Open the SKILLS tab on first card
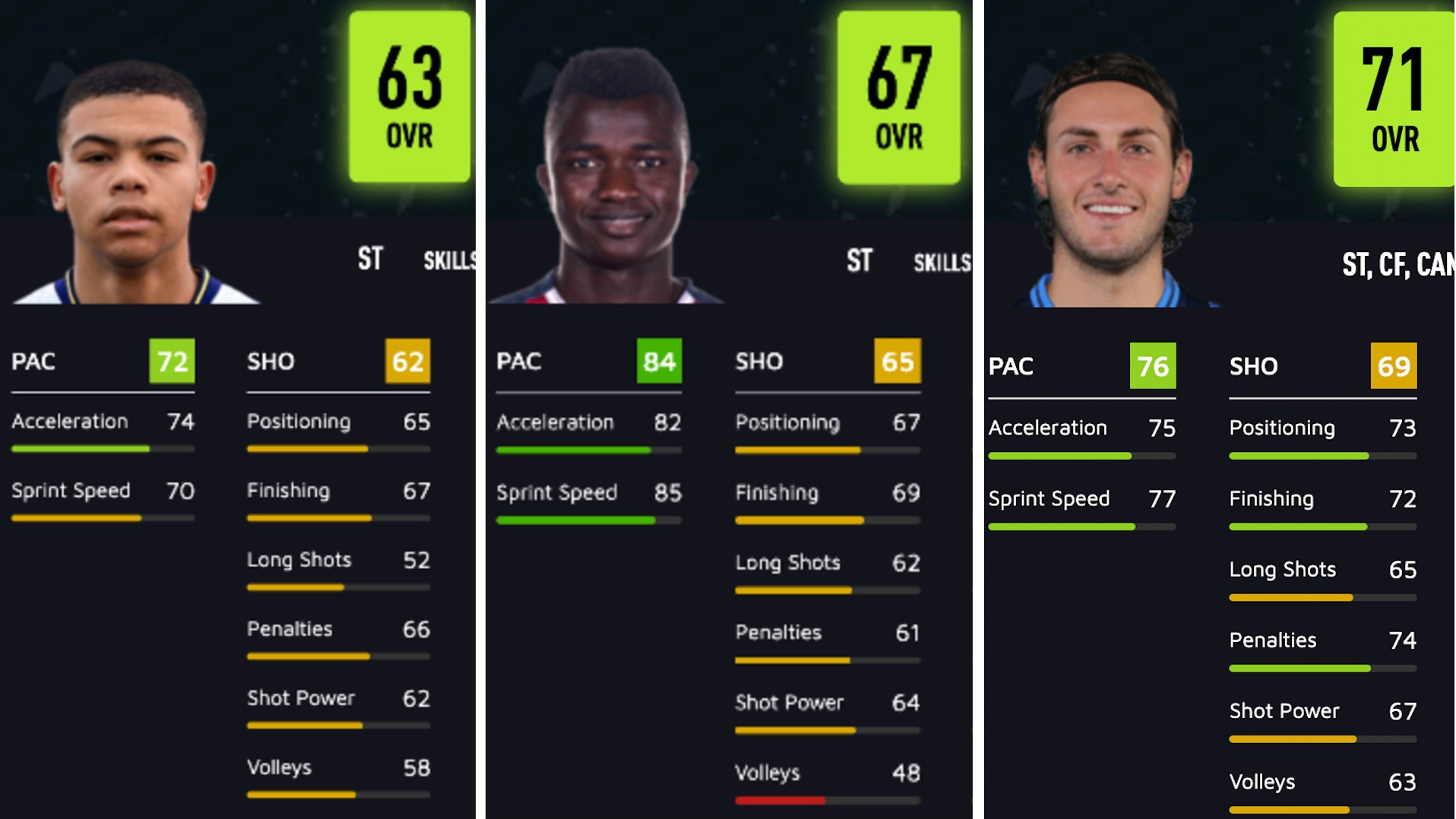Image resolution: width=1456 pixels, height=819 pixels. pyautogui.click(x=451, y=260)
